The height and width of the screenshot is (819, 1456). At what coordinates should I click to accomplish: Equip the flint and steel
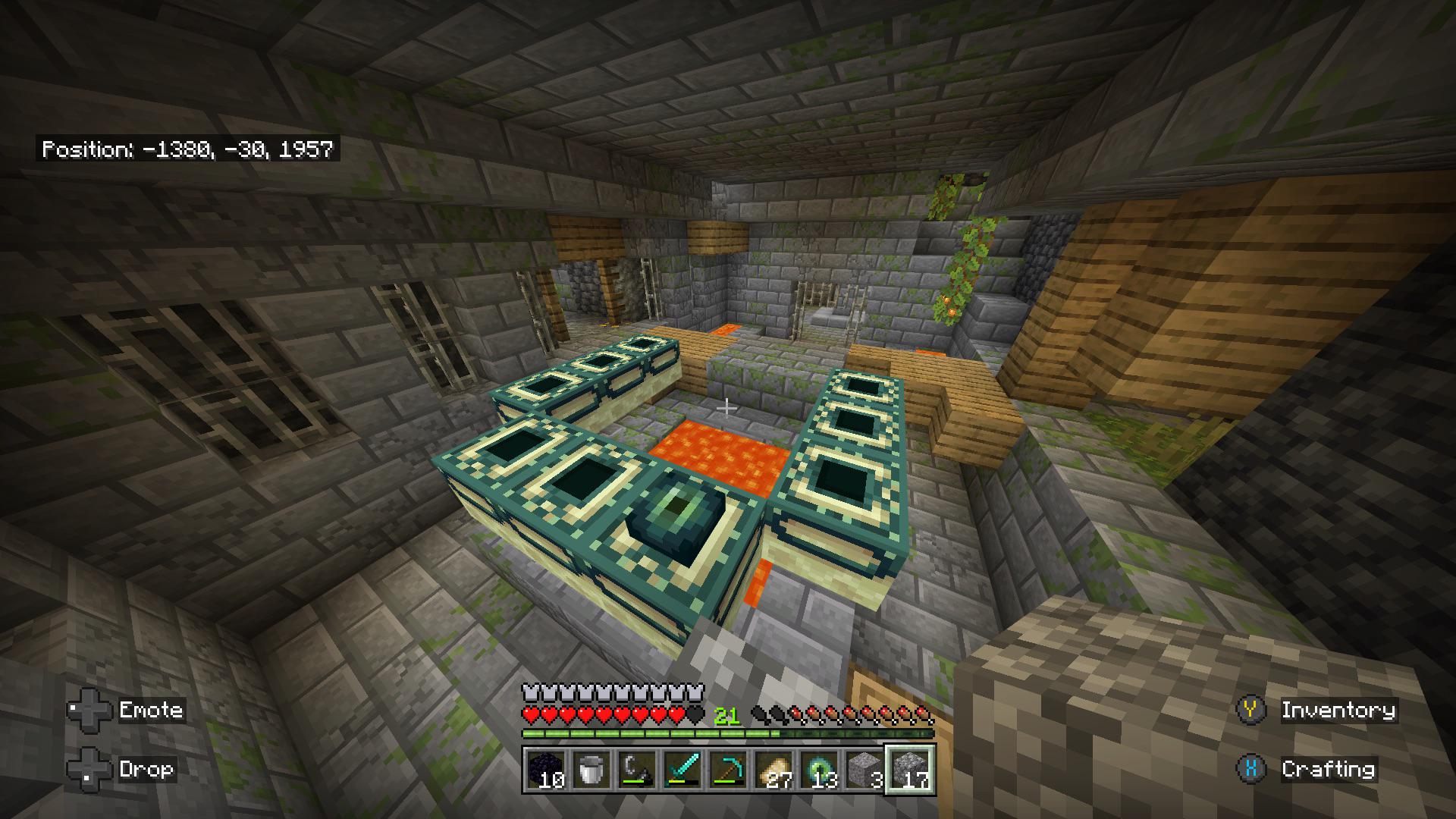(x=637, y=770)
